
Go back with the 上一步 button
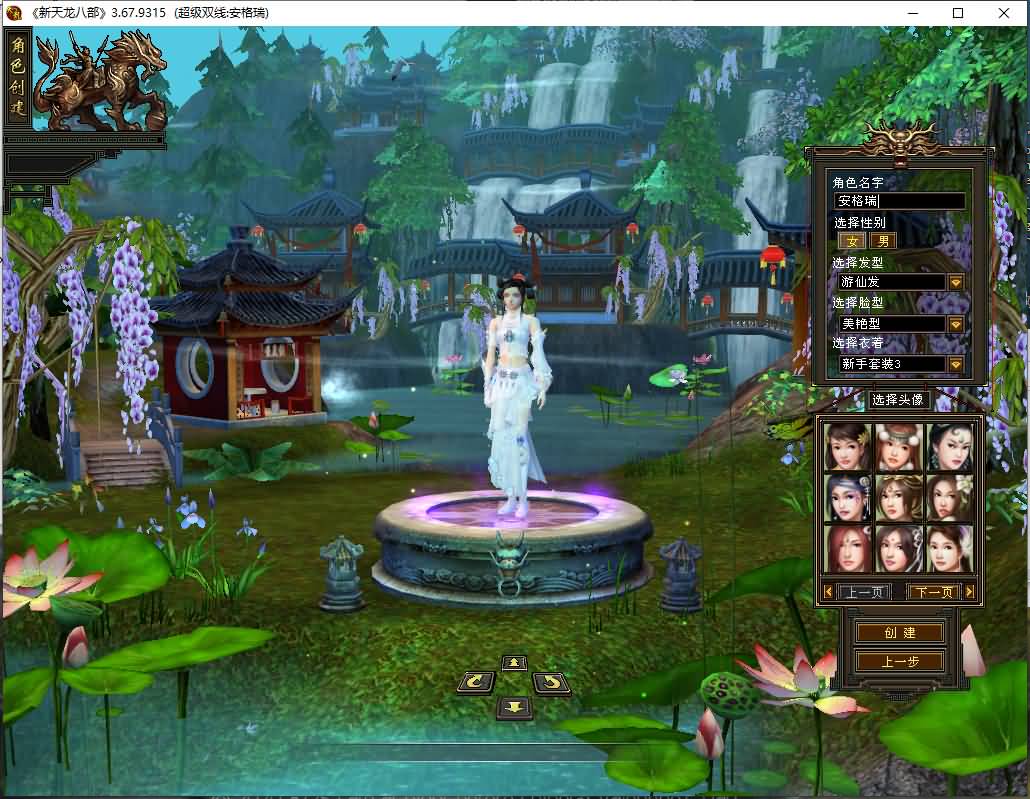coord(900,661)
